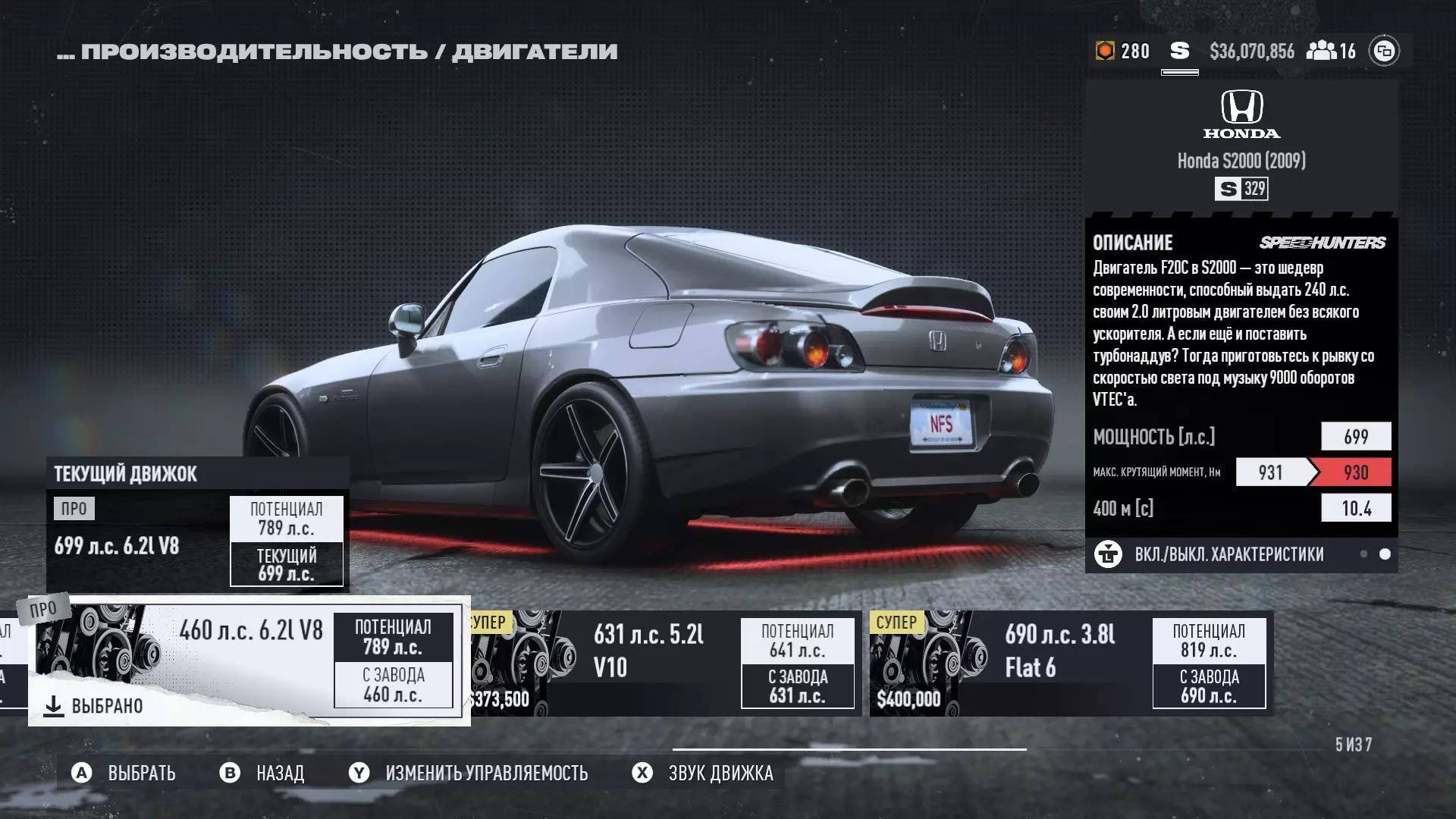The height and width of the screenshot is (819, 1456).
Task: Play the Звук движка engine sound
Action: coord(703,773)
